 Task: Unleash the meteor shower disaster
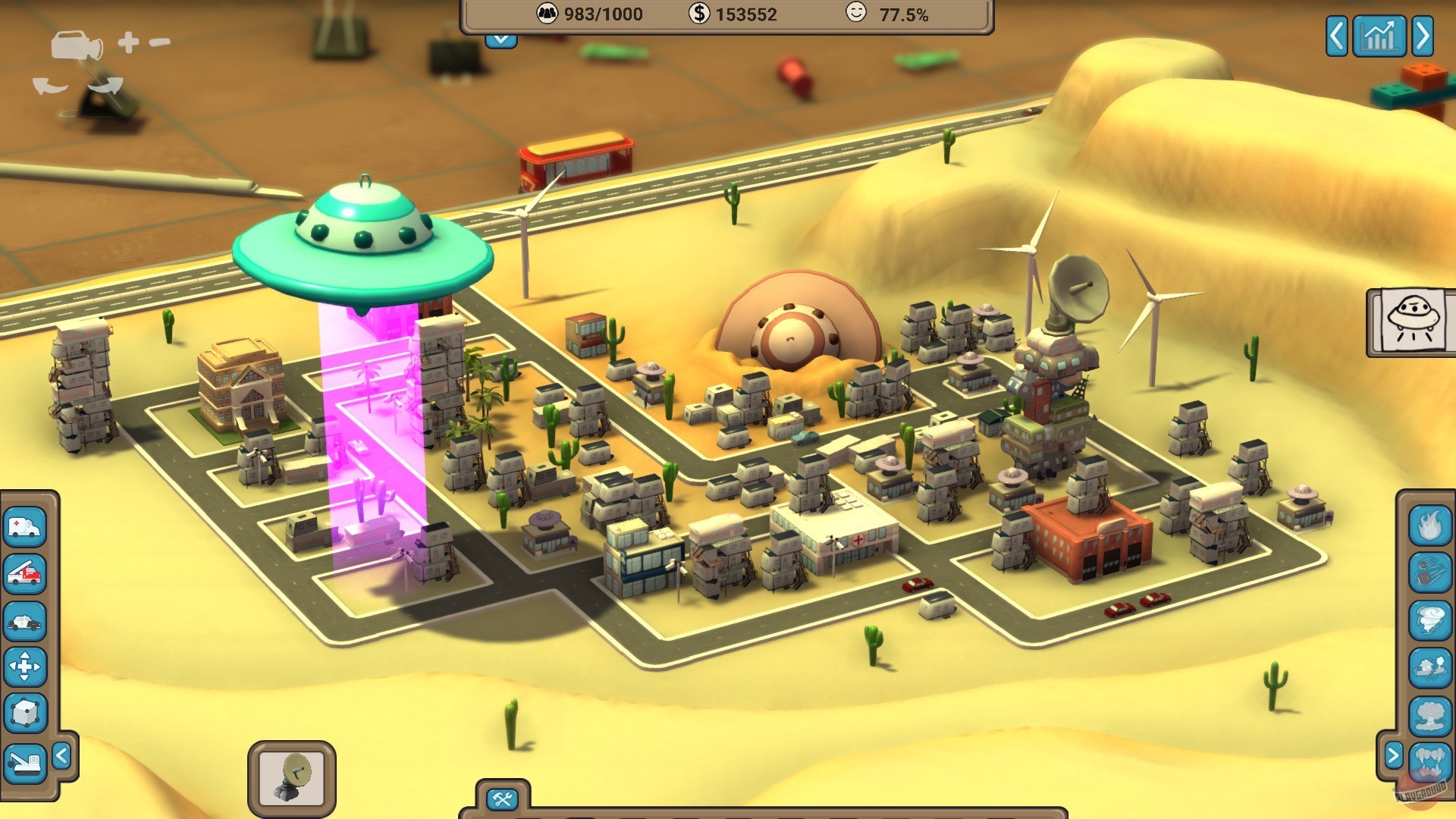point(1429,573)
